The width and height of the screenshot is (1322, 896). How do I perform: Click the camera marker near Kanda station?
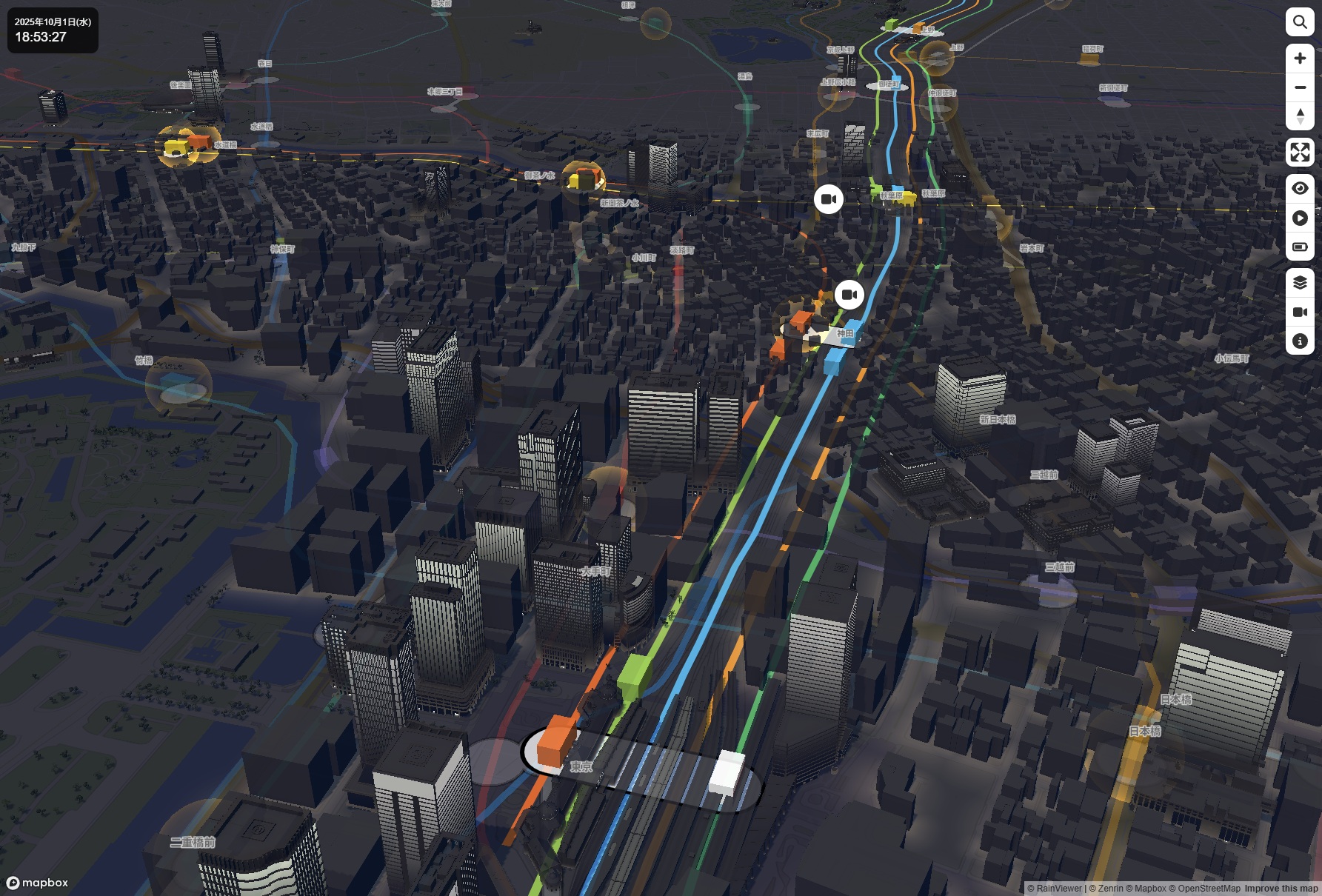849,294
